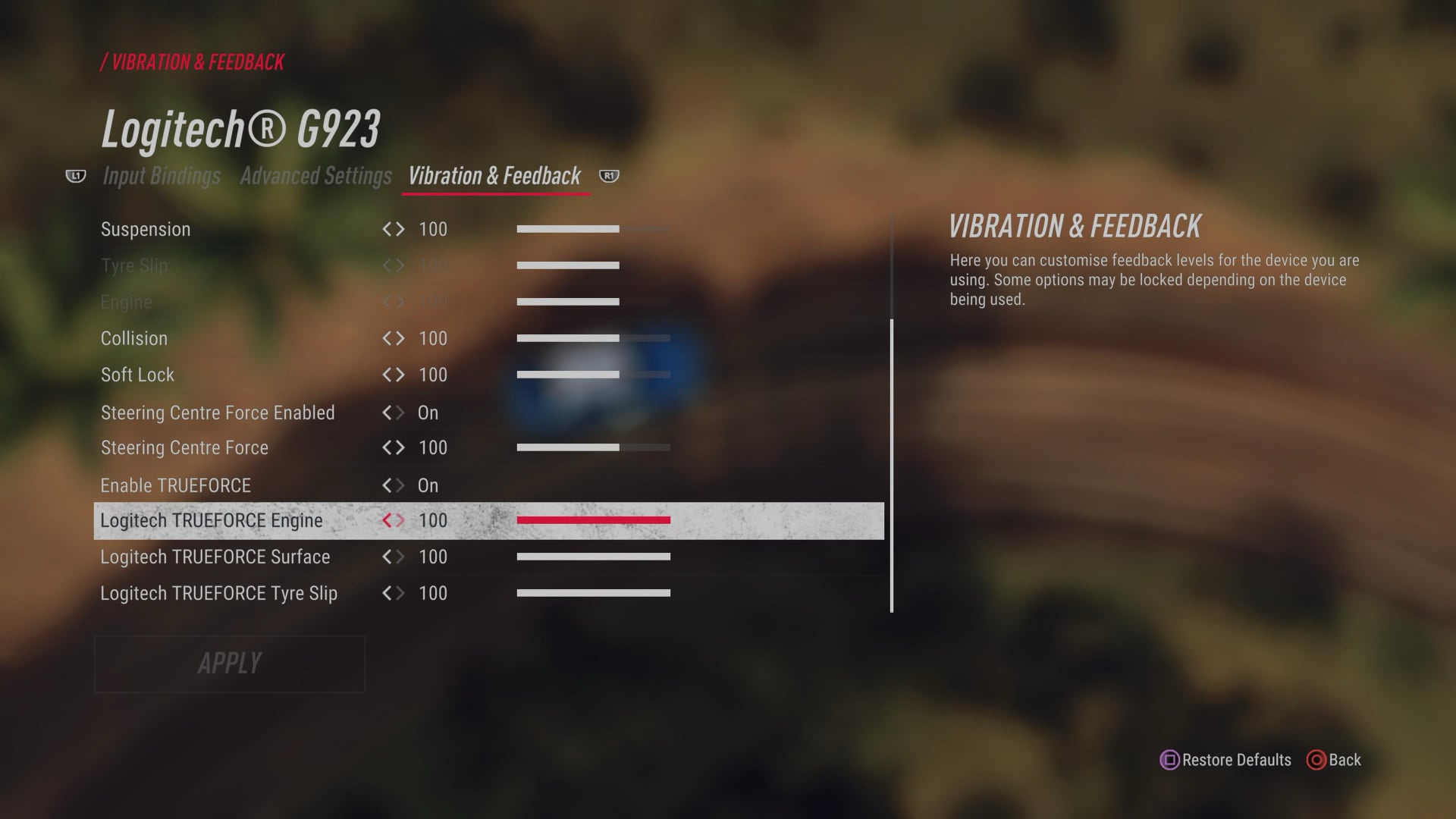1456x819 pixels.
Task: Choose the Collision setting row
Action: pyautogui.click(x=134, y=338)
